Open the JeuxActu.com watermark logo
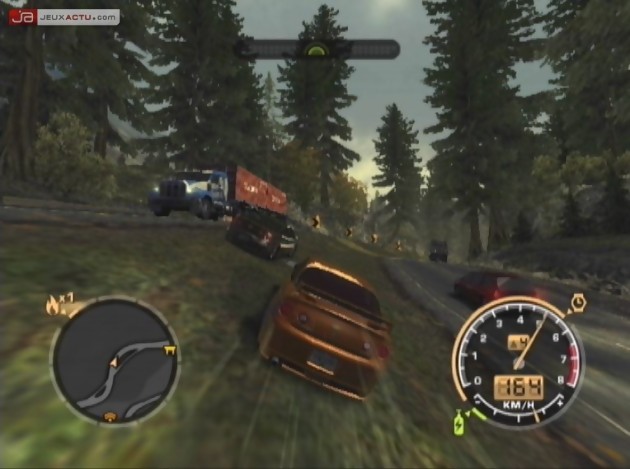The height and width of the screenshot is (469, 630). [x=64, y=16]
